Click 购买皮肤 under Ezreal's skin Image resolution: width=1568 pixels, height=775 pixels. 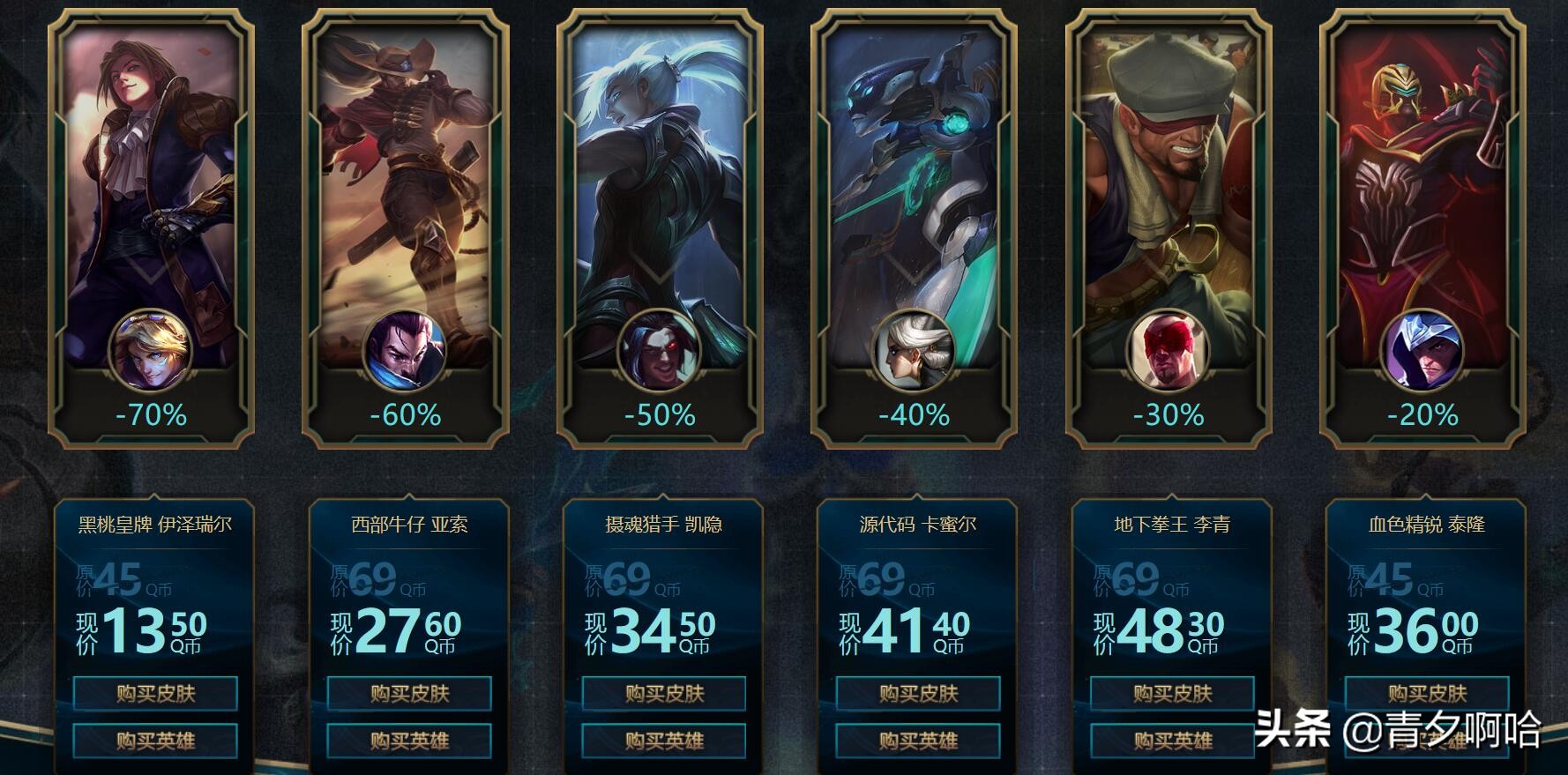click(x=157, y=694)
